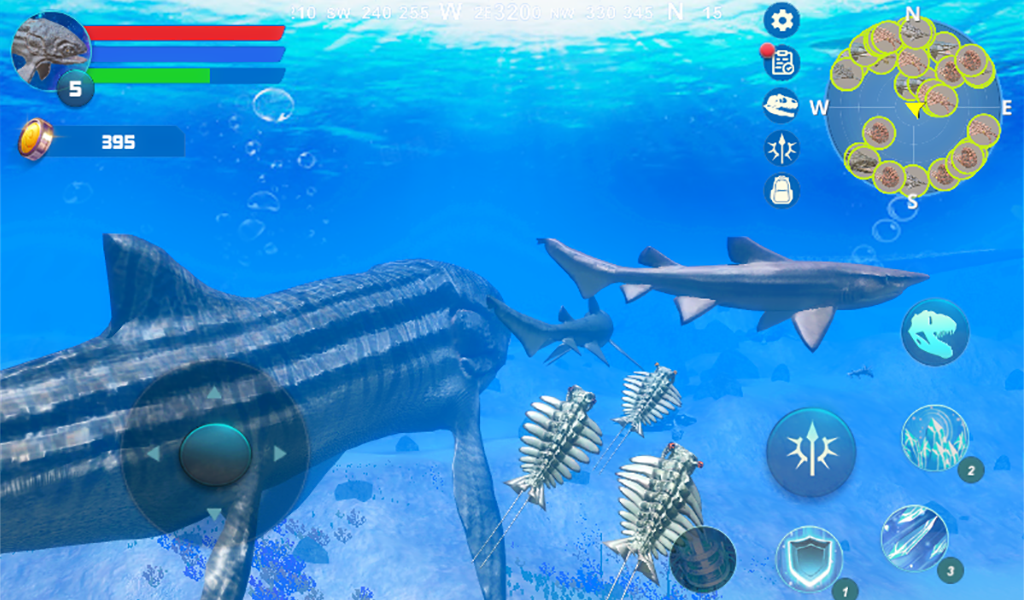Open the quest clipboard with red notification
The height and width of the screenshot is (600, 1024).
tap(781, 62)
